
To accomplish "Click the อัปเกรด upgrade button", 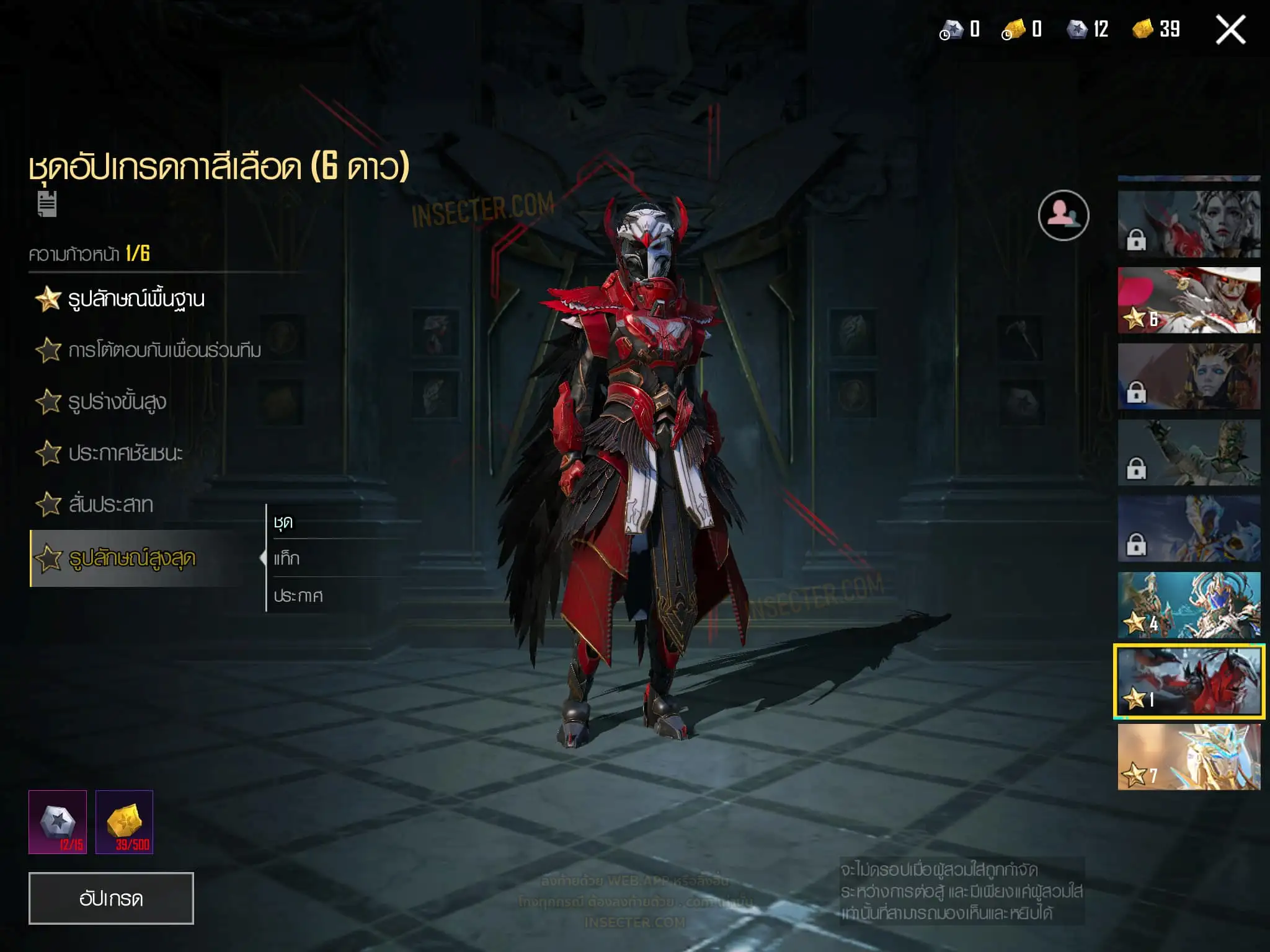I will coord(111,898).
